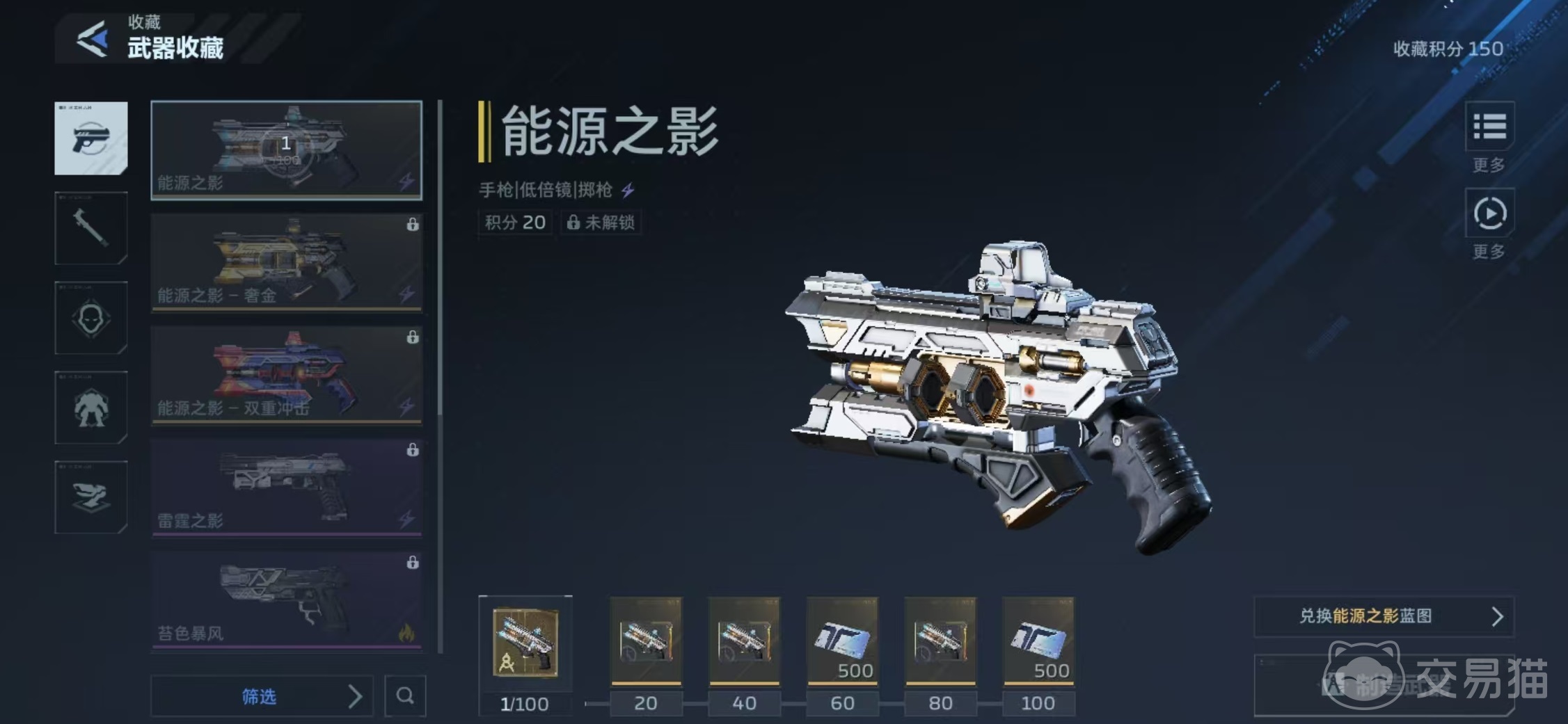1568x724 pixels.
Task: Select the 苔色暴风 weapon card
Action: pyautogui.click(x=286, y=600)
